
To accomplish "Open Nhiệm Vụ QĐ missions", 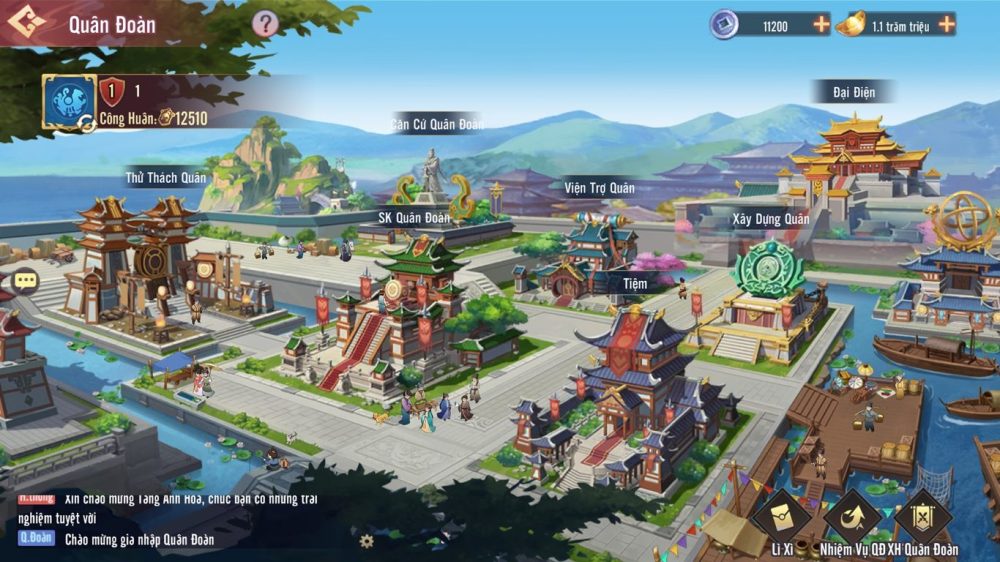I will coord(851,517).
